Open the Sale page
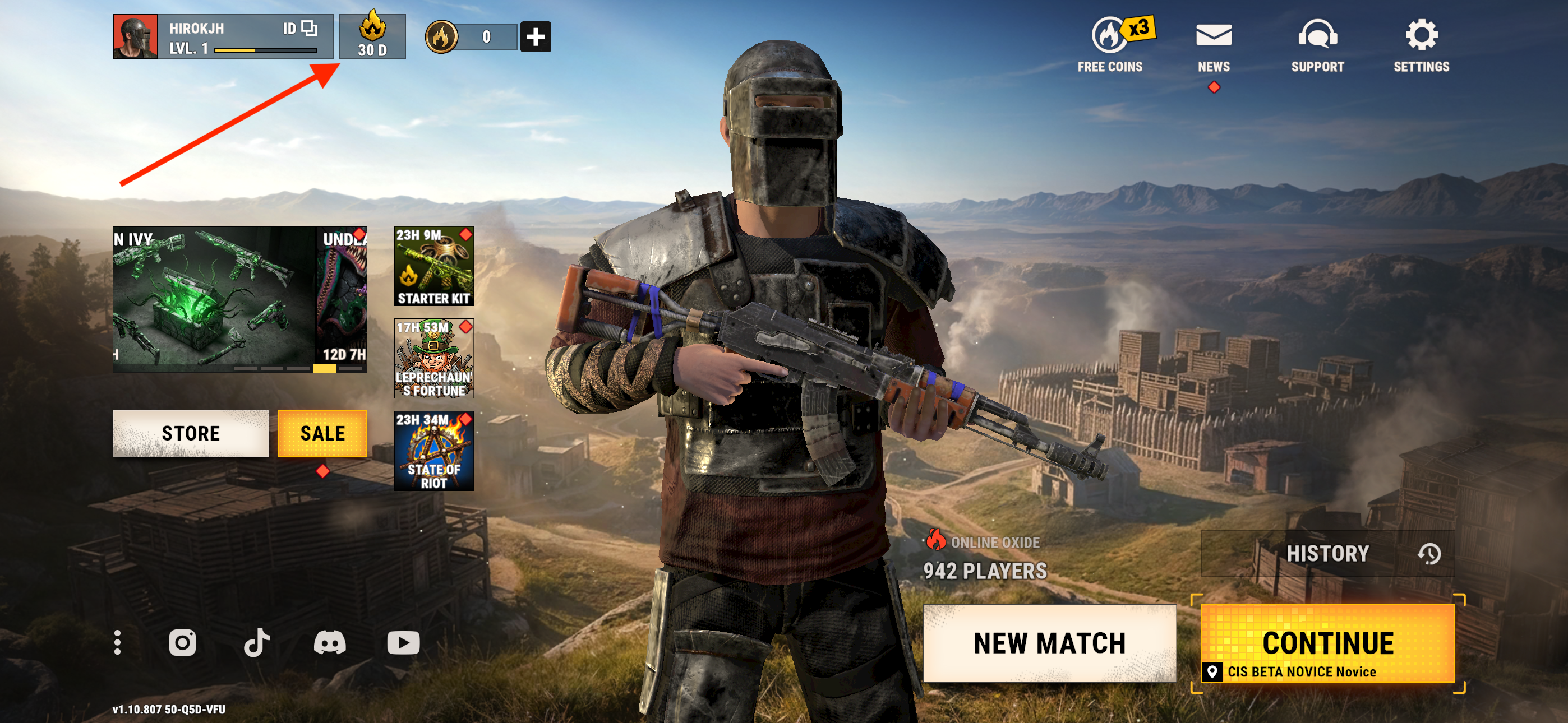 coord(322,433)
